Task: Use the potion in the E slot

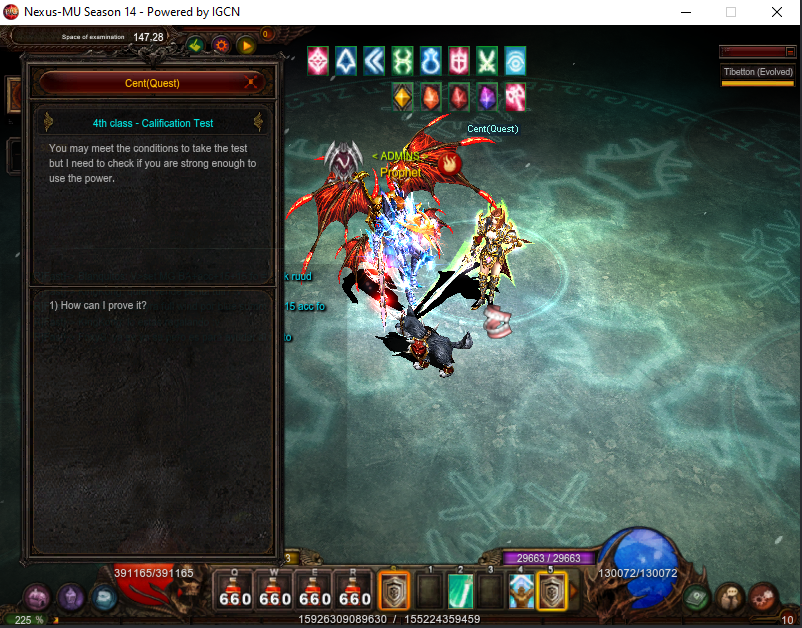Action: 315,590
